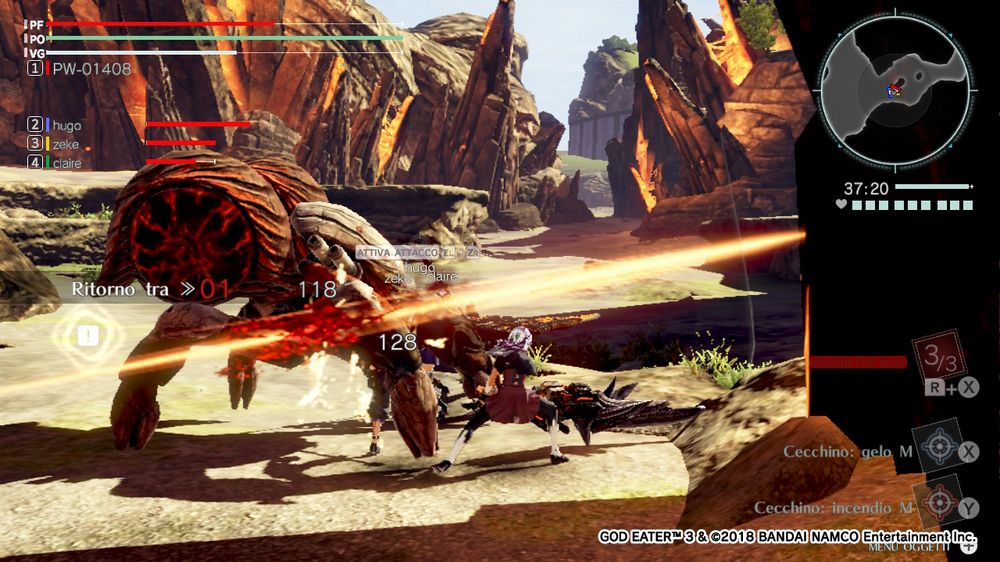Select party member claire in the list

[66, 162]
